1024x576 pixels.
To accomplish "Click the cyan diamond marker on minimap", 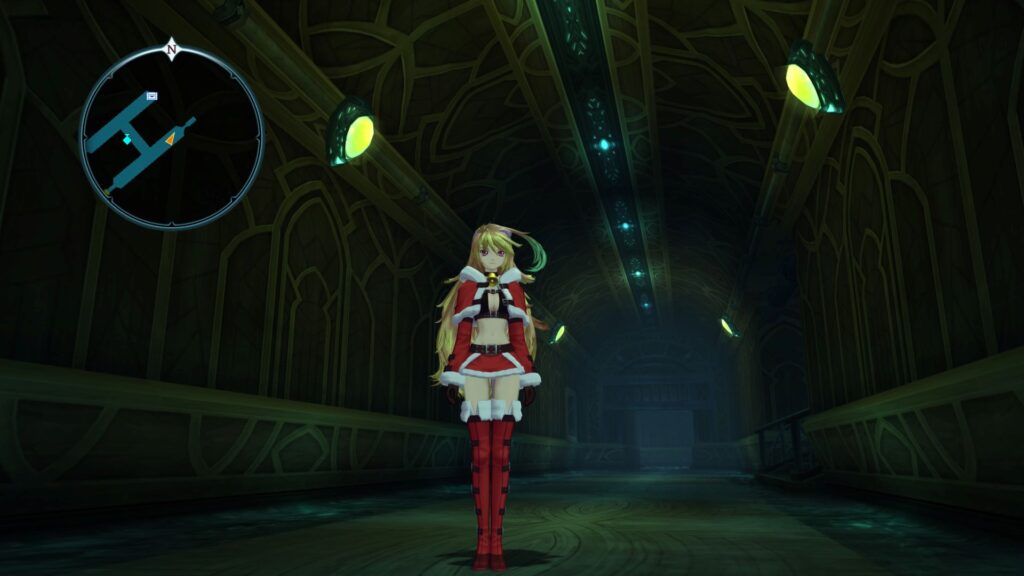I will click(127, 141).
